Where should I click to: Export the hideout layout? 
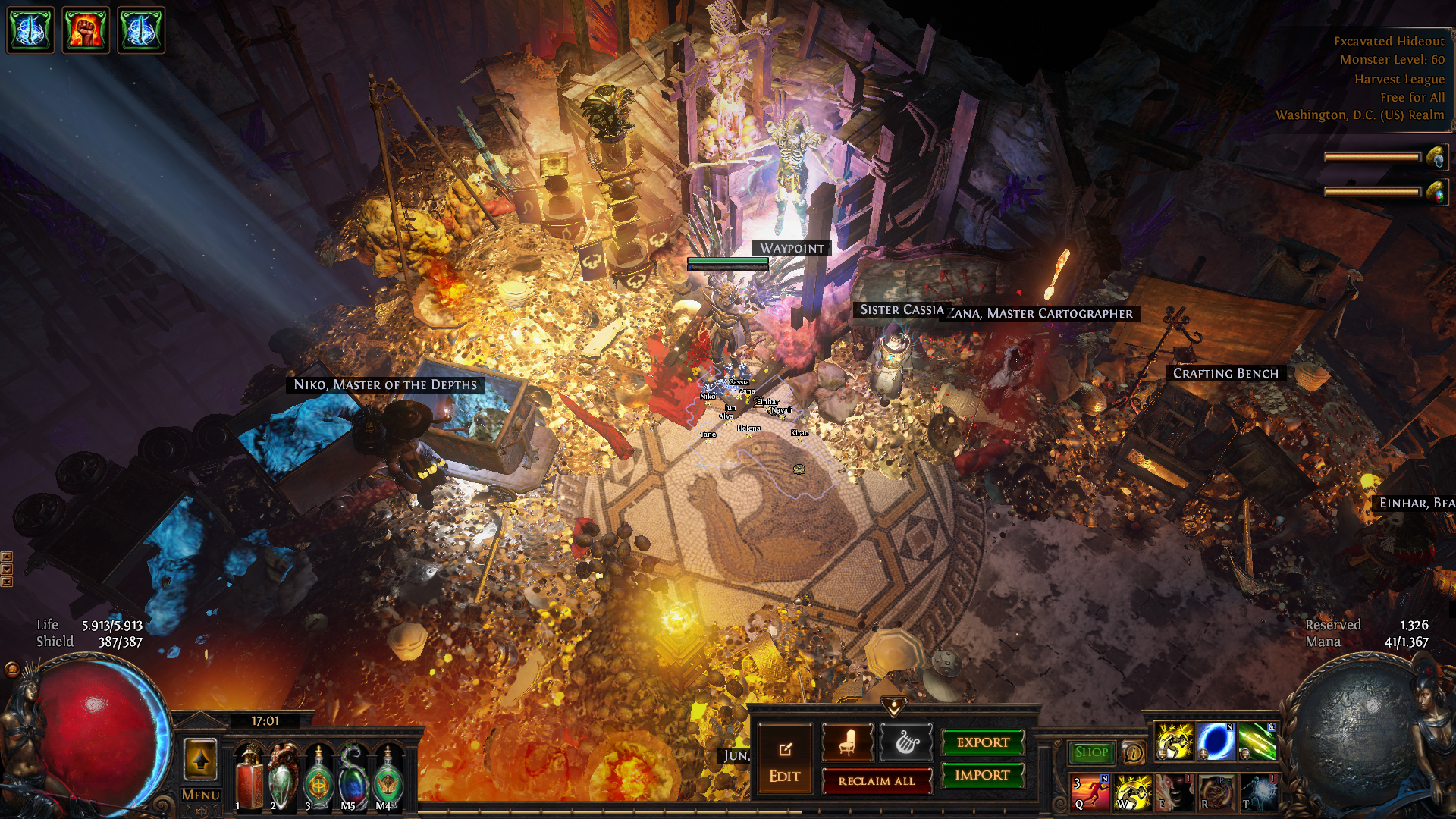pos(983,742)
